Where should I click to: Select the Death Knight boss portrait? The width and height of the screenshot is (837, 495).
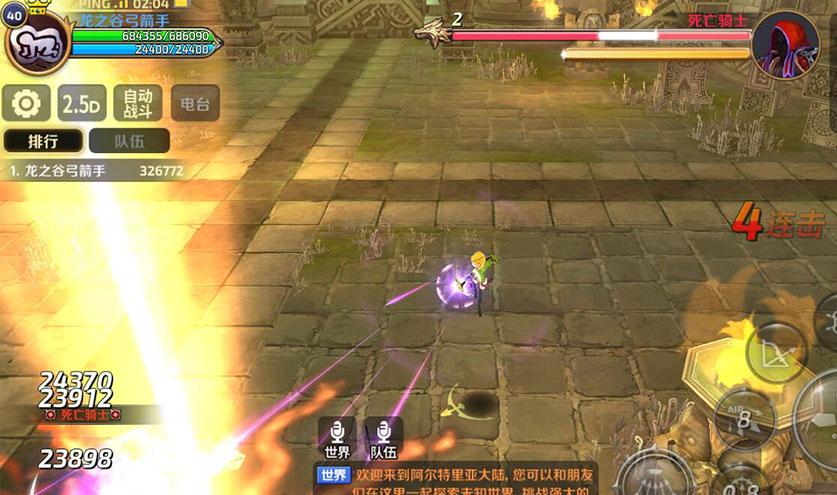[x=785, y=43]
